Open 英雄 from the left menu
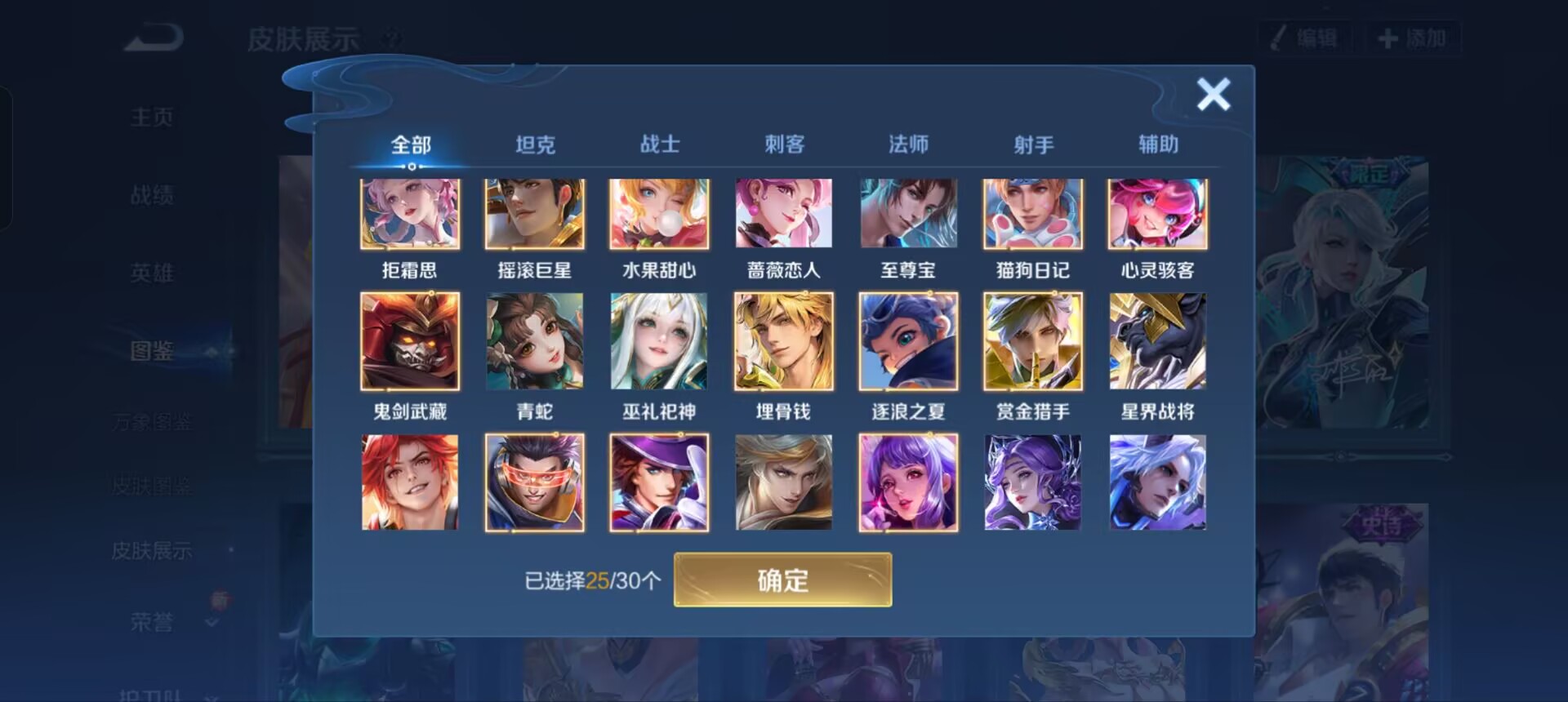This screenshot has width=1568, height=702. pos(152,273)
